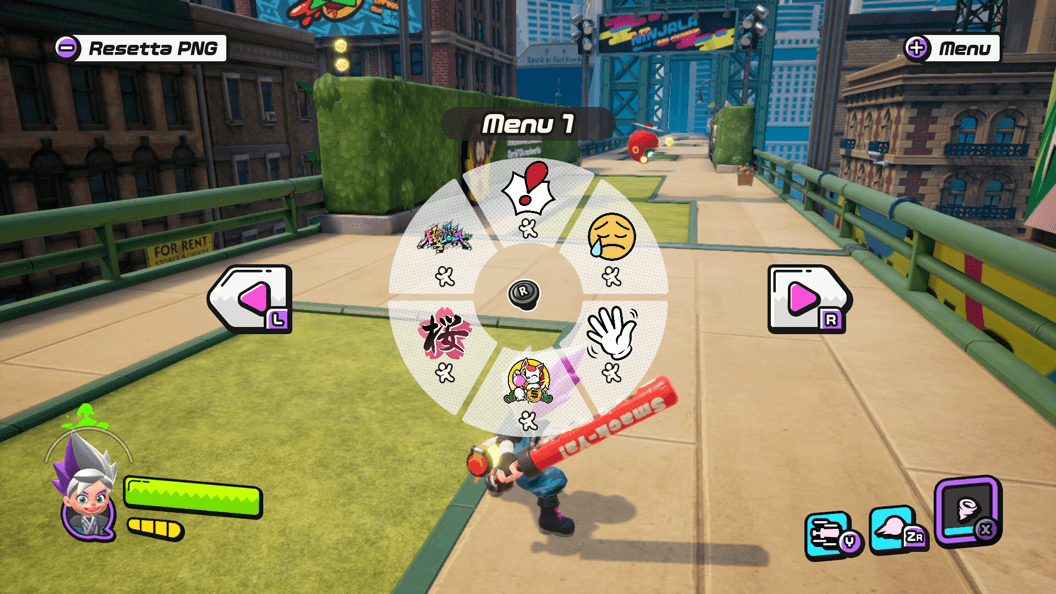Select the gum weapon shot icon
The image size is (1056, 594).
(830, 535)
